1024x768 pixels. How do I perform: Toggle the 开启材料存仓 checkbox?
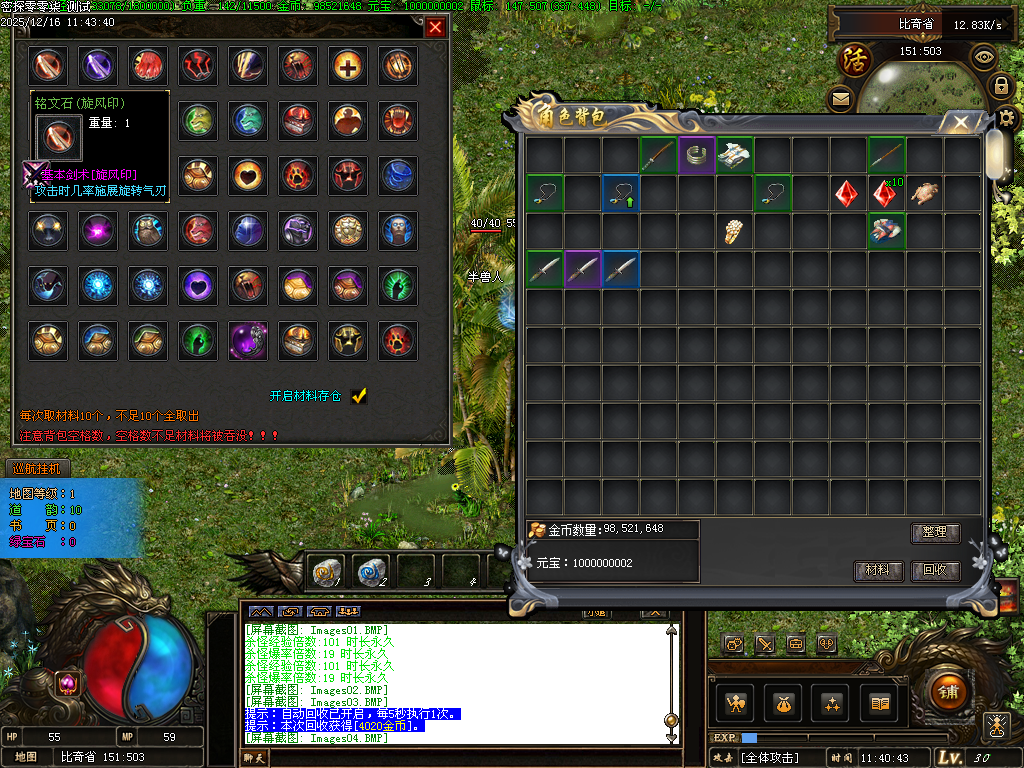(x=359, y=396)
